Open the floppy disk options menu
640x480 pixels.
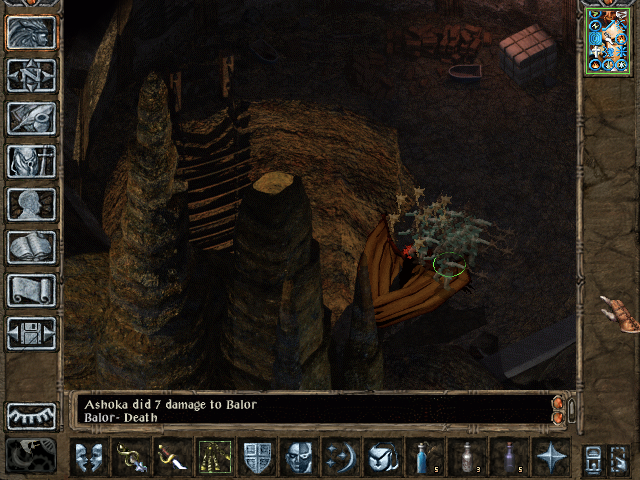pos(31,333)
